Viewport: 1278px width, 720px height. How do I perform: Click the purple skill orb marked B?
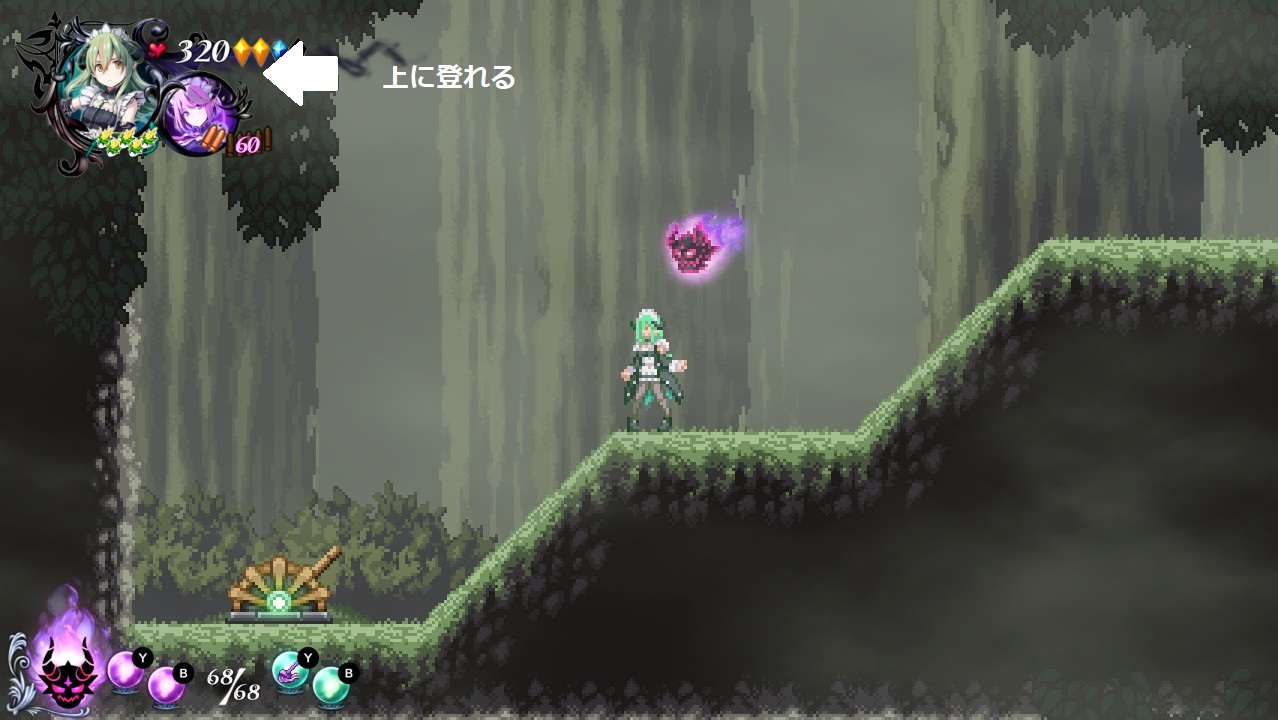point(166,685)
